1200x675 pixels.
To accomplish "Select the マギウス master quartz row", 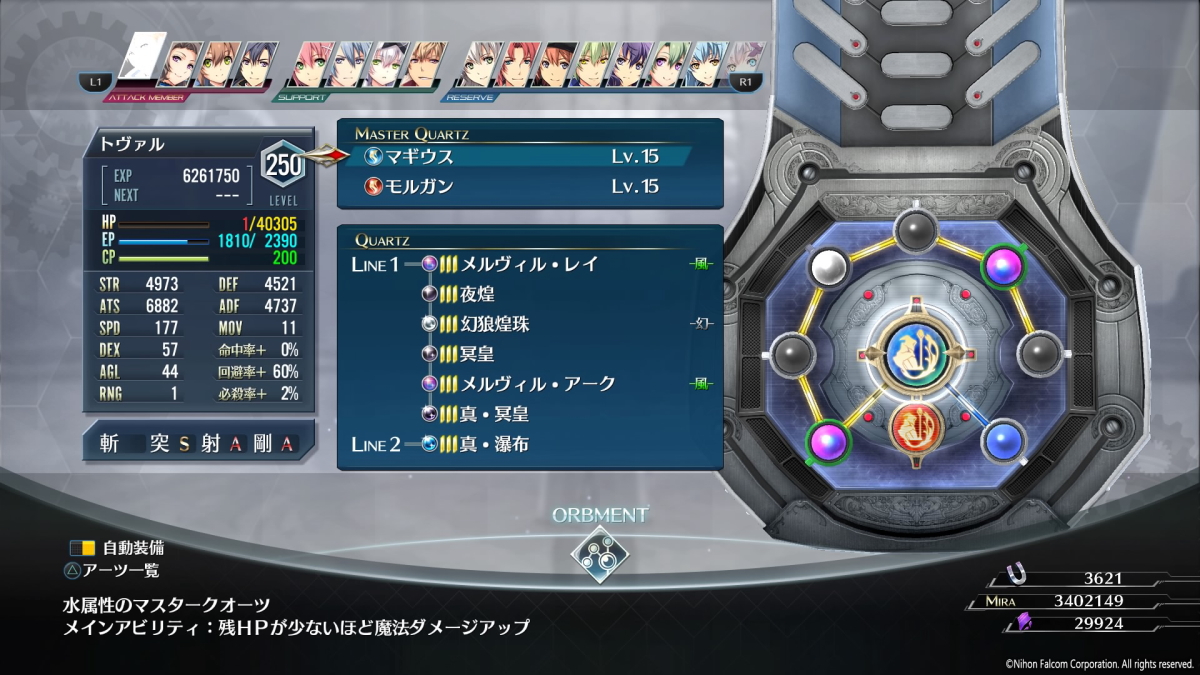I will [520, 156].
